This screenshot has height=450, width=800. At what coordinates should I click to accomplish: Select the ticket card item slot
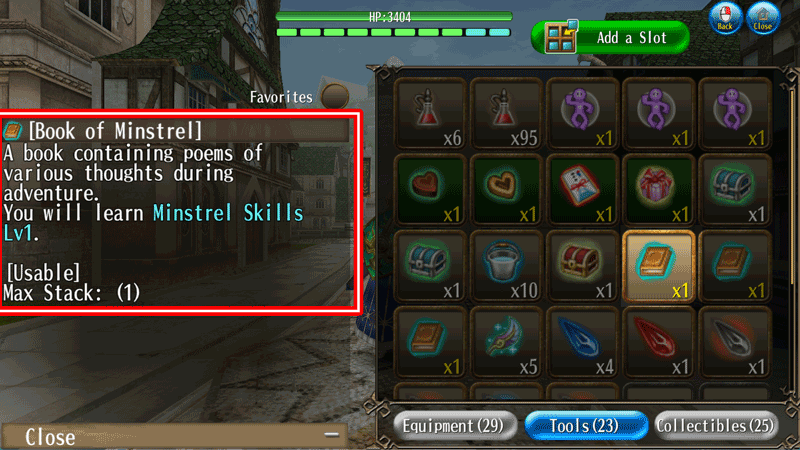(x=582, y=187)
